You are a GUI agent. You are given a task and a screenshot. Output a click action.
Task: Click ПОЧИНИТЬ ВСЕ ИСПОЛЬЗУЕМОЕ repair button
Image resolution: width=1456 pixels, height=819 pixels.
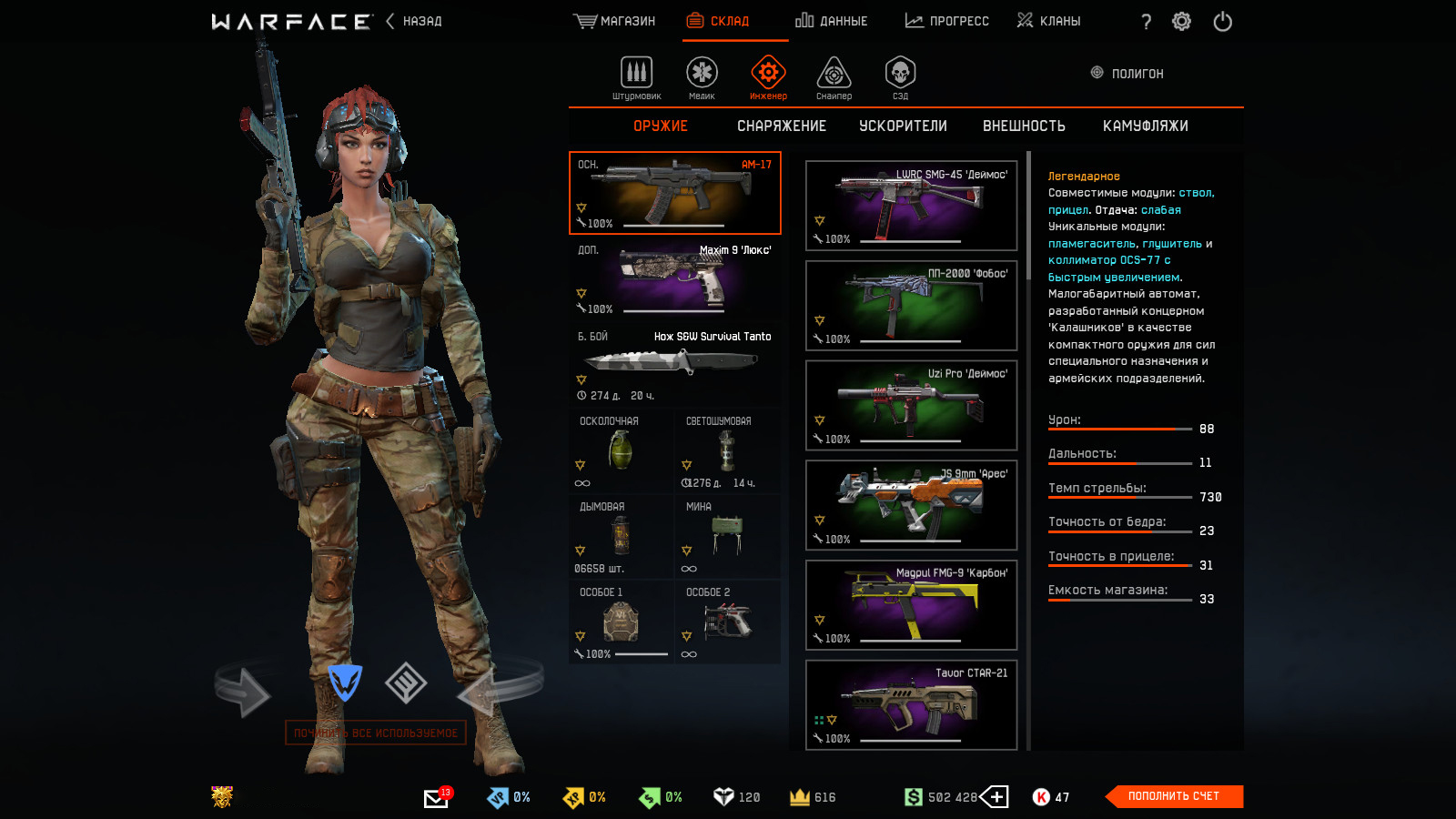coord(376,733)
